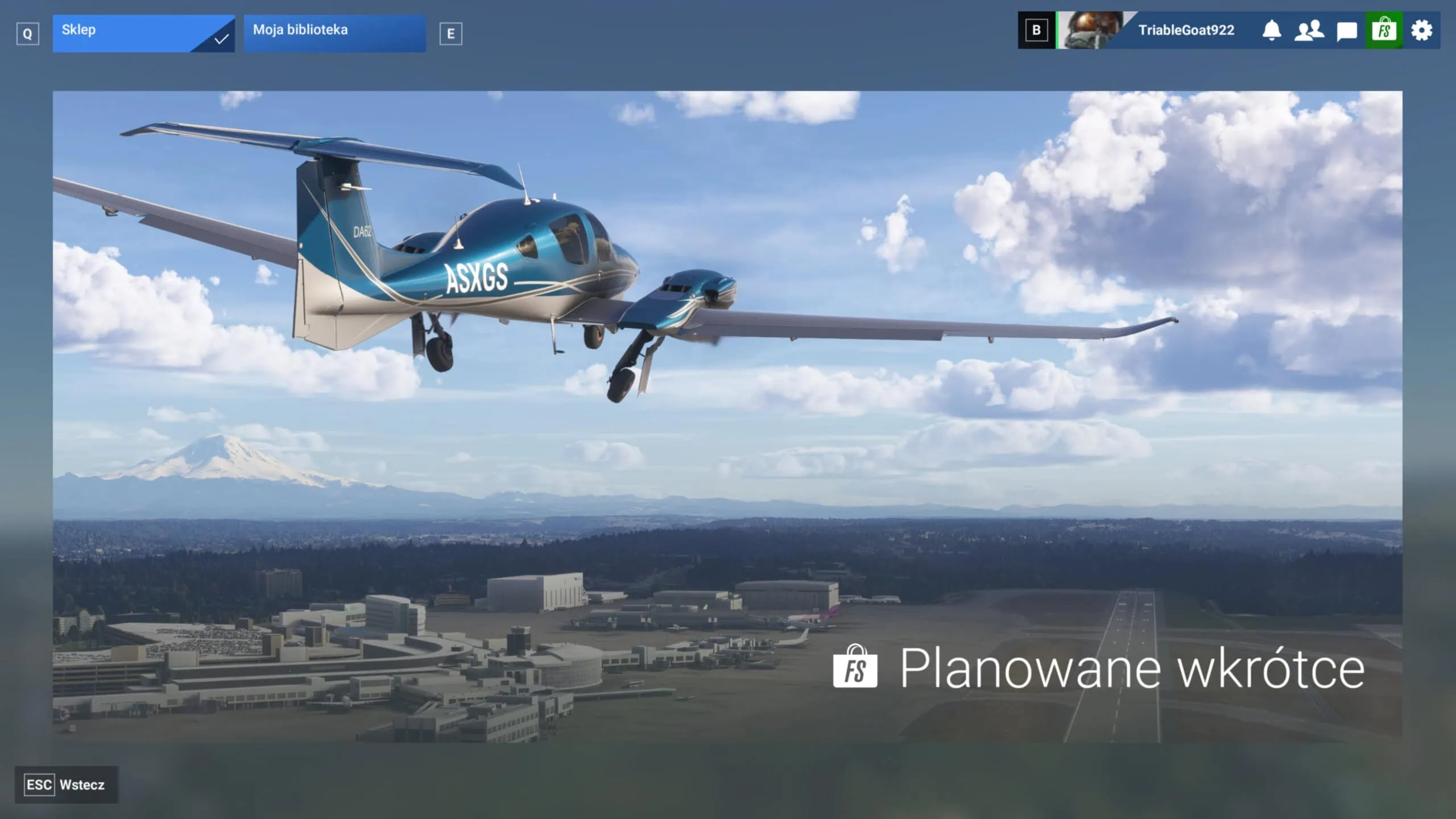Click the B controller button badge
The height and width of the screenshot is (819, 1456).
click(1036, 31)
